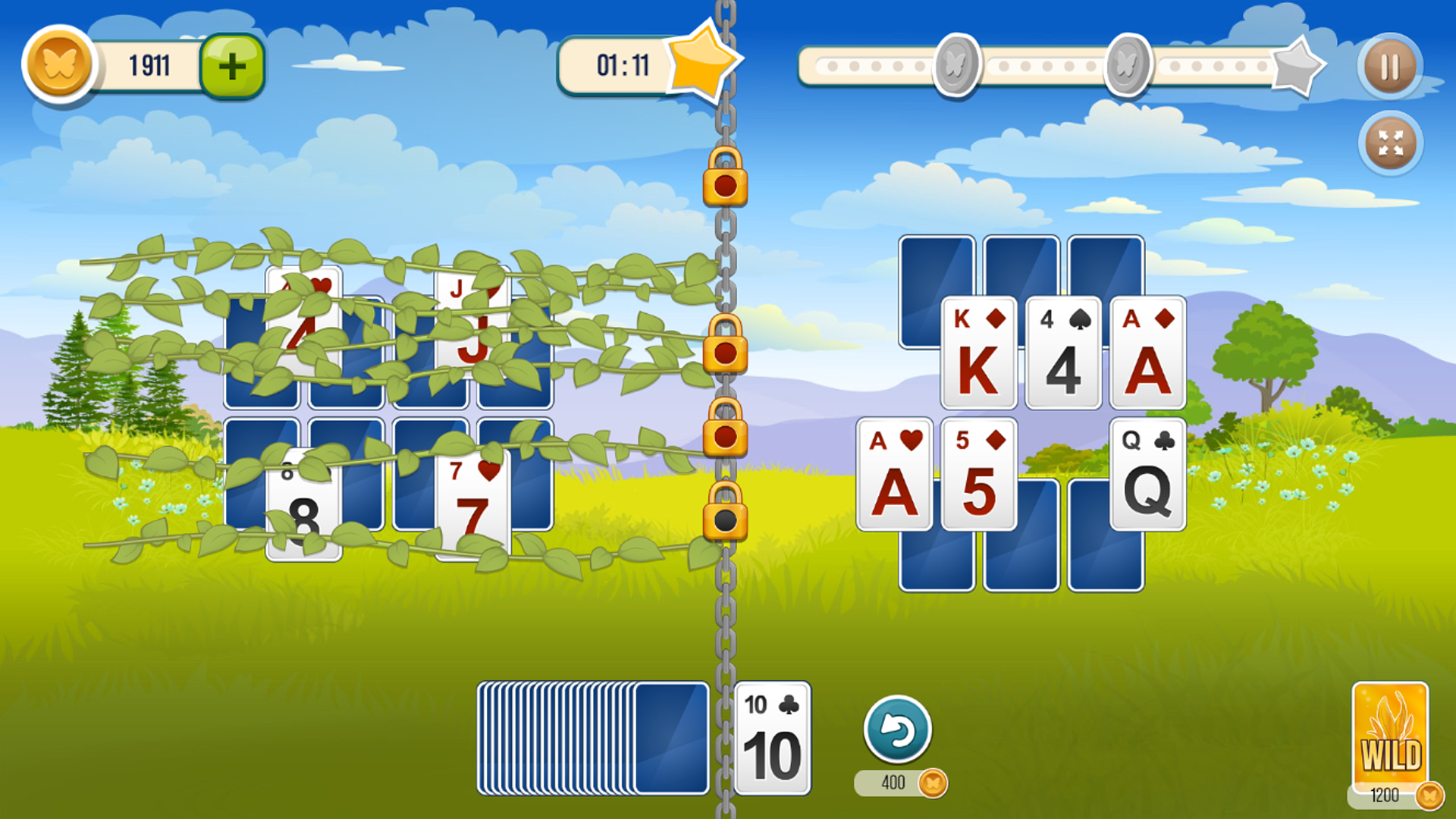
Task: Click the 5 of Diamonds card
Action: pos(978,474)
